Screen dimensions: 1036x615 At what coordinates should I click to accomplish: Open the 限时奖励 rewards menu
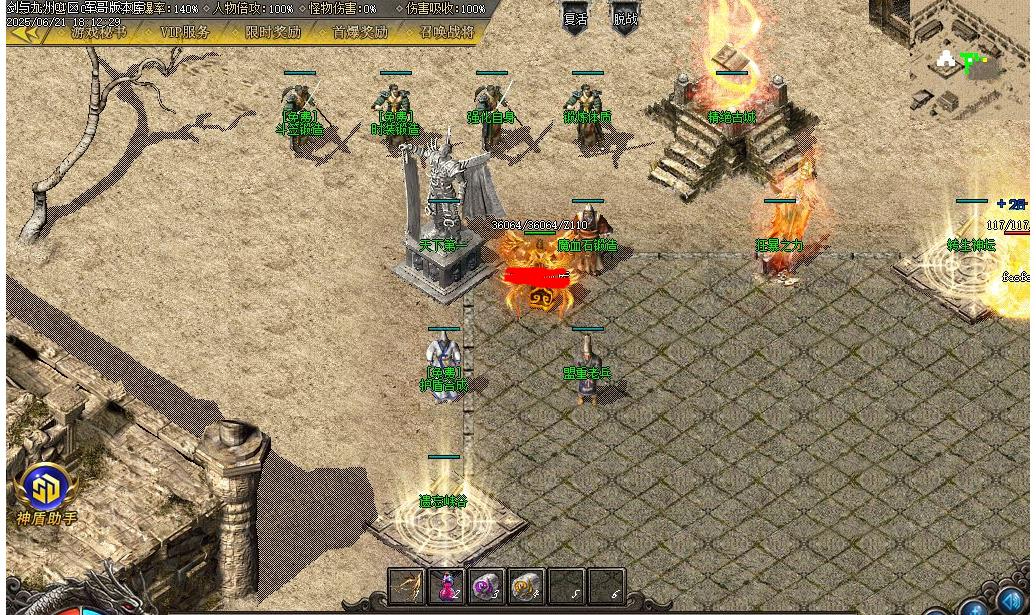pyautogui.click(x=273, y=32)
